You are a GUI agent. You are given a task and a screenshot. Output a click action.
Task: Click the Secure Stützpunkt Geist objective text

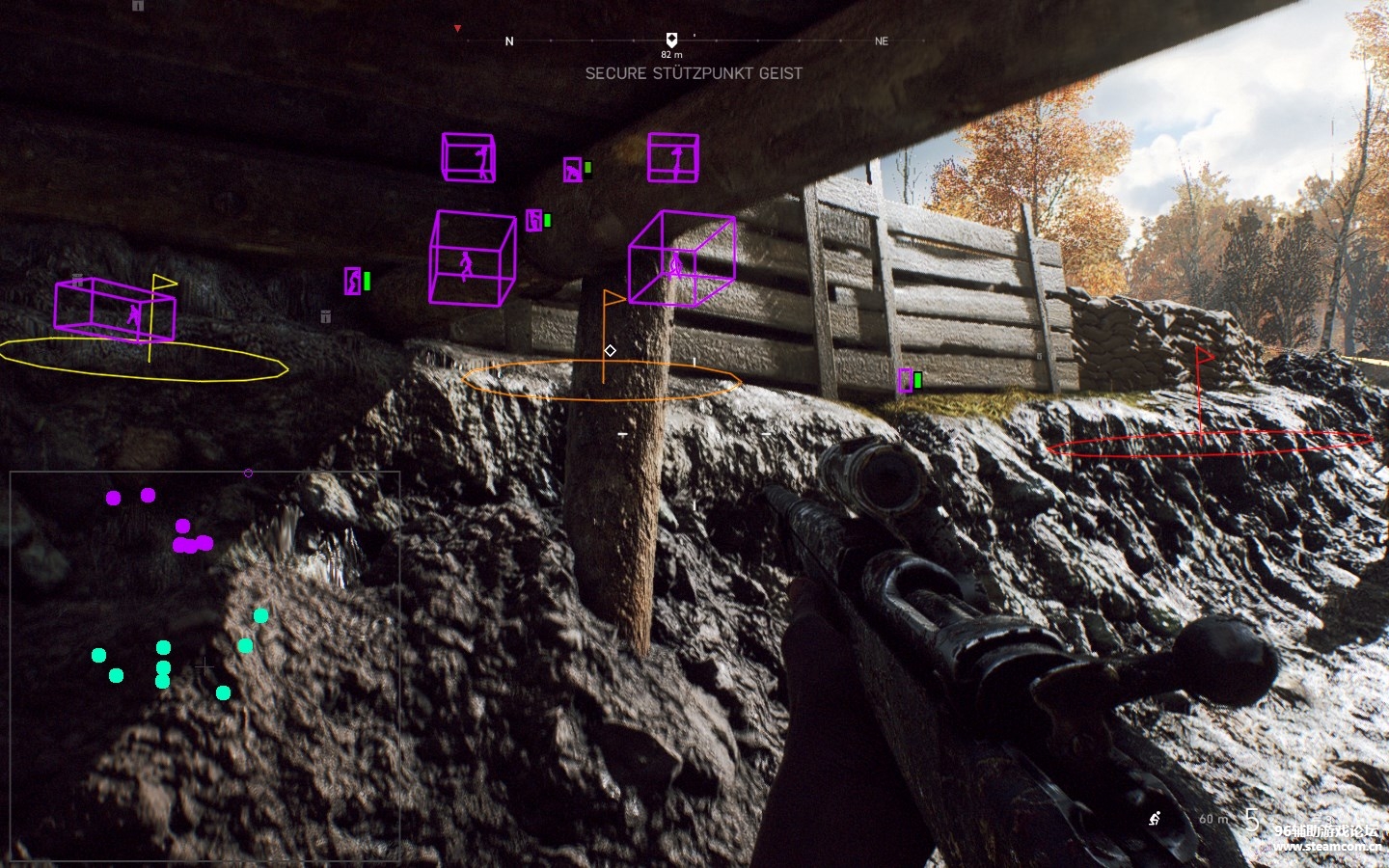pos(694,73)
